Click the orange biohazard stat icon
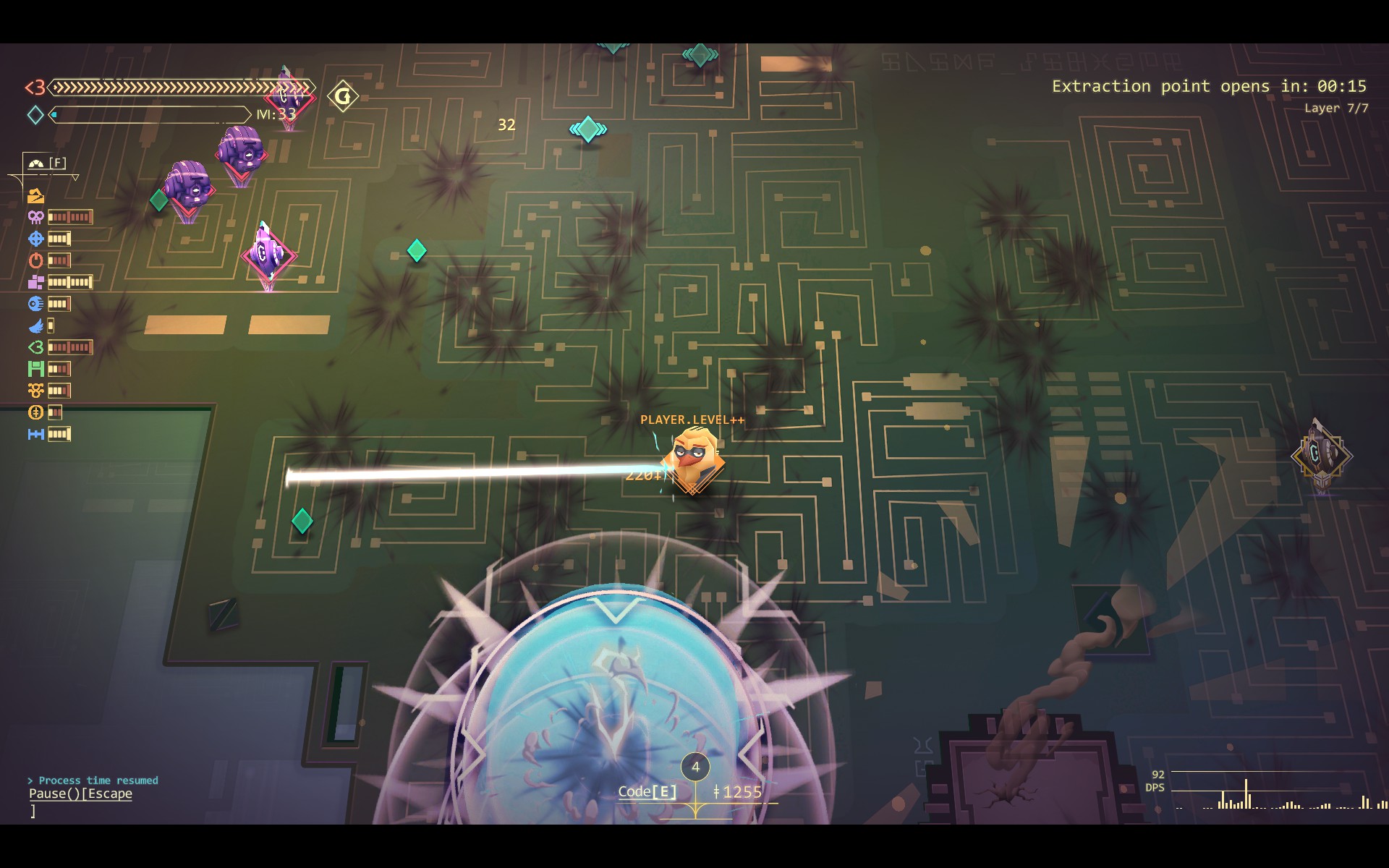 pos(35,391)
